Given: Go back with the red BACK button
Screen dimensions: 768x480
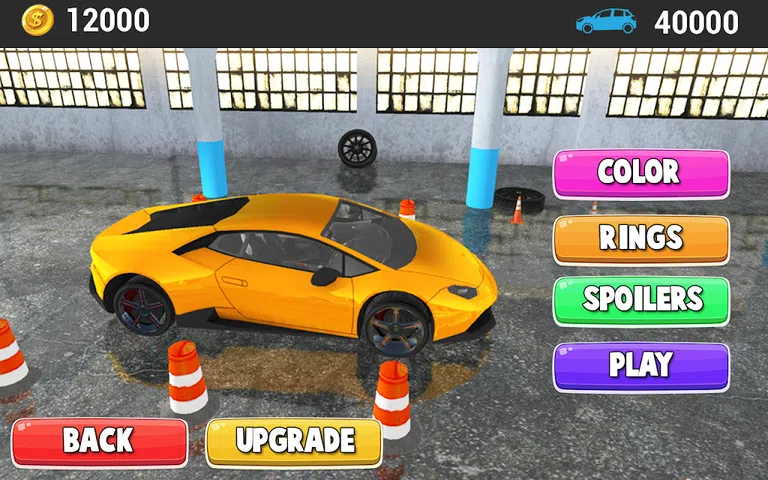Looking at the screenshot, I should coord(99,441).
